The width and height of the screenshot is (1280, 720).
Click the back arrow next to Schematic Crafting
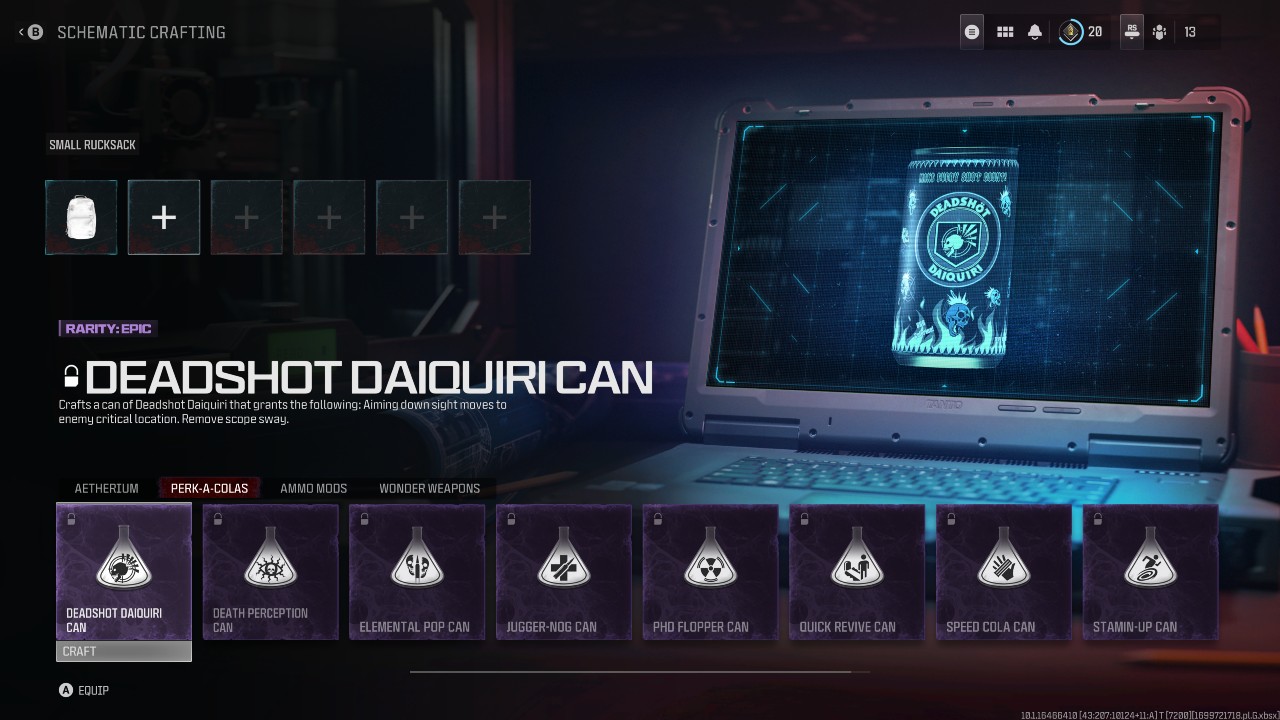point(20,31)
